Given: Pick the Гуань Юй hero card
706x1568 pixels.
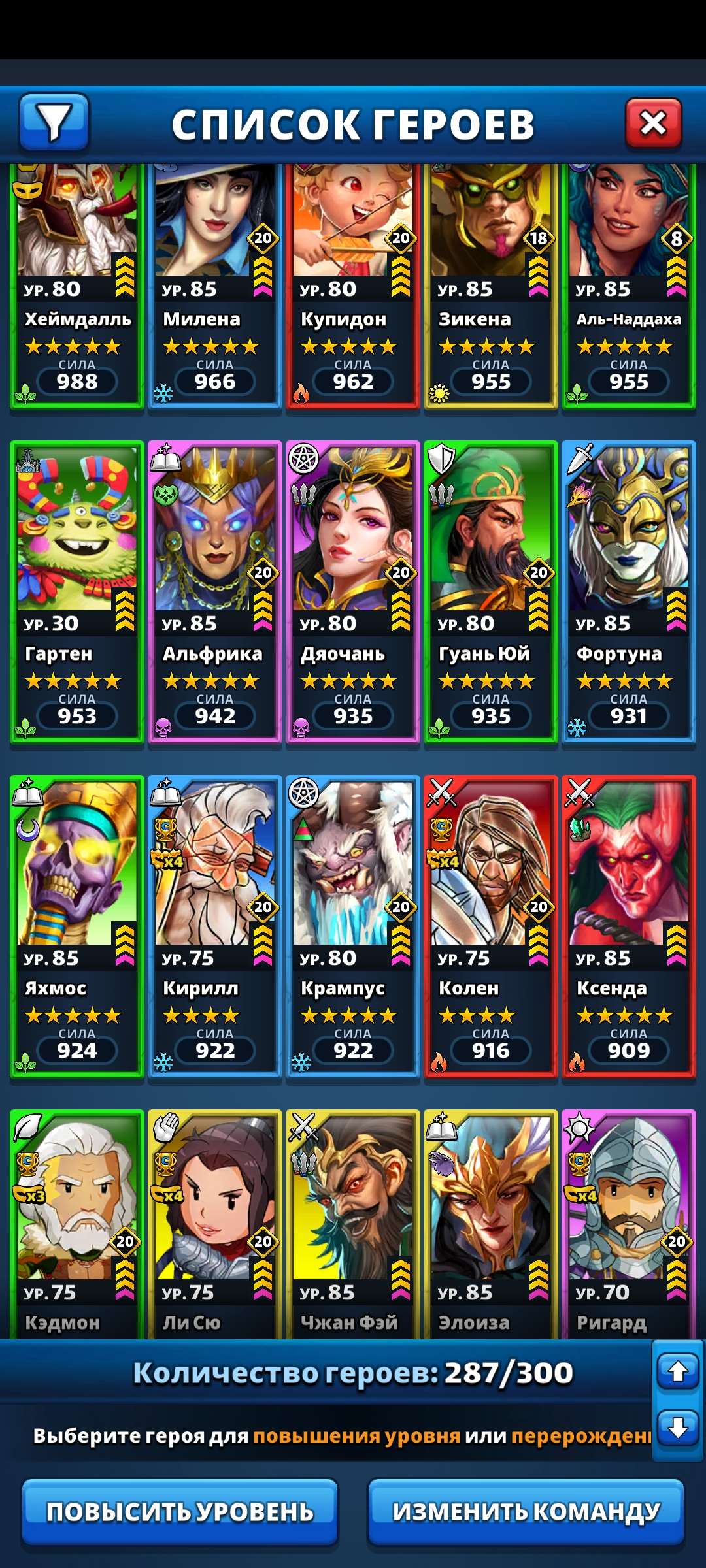Looking at the screenshot, I should tap(491, 592).
